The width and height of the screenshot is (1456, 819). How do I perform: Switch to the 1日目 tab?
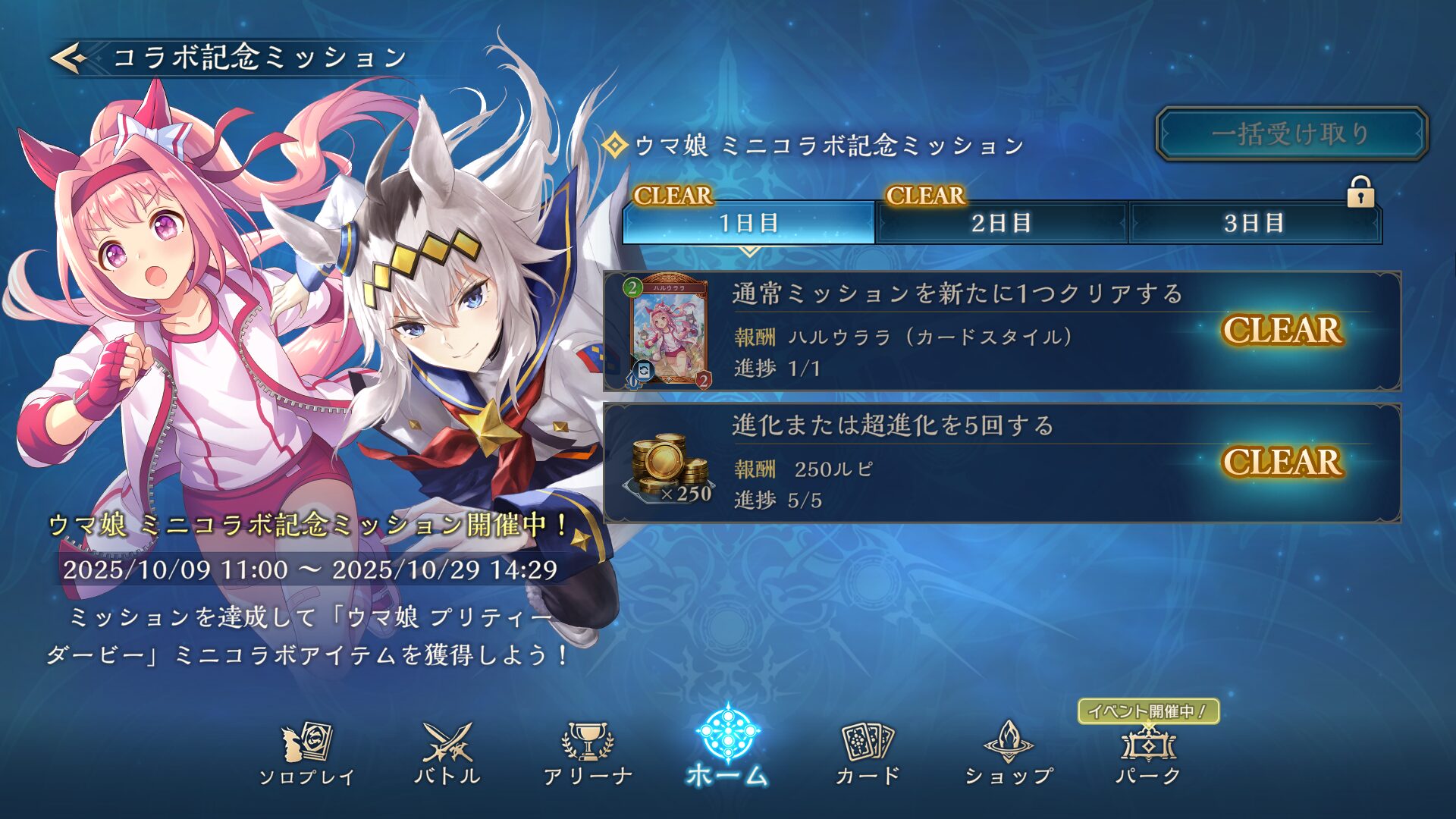click(x=748, y=223)
